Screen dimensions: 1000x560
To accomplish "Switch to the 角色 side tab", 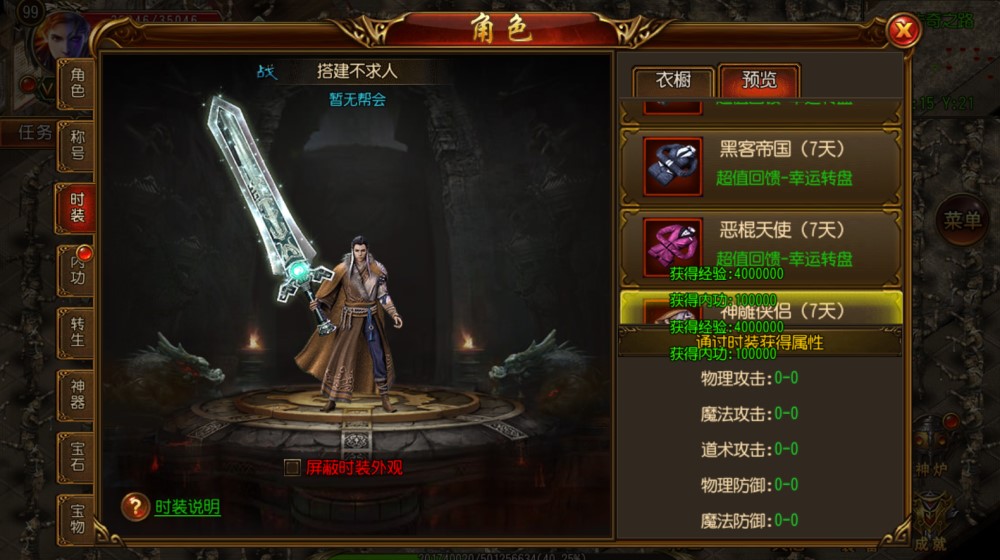I will coord(77,83).
